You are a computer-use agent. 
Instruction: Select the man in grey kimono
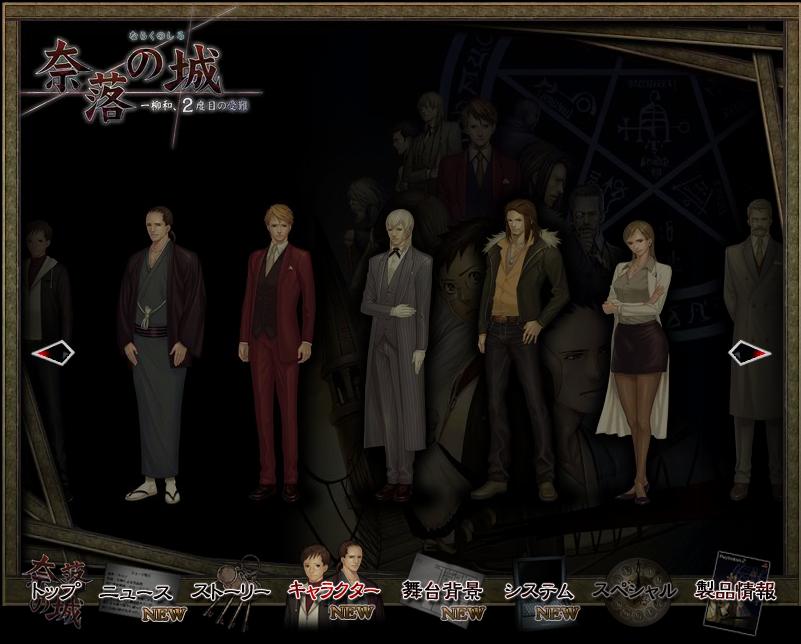point(155,350)
